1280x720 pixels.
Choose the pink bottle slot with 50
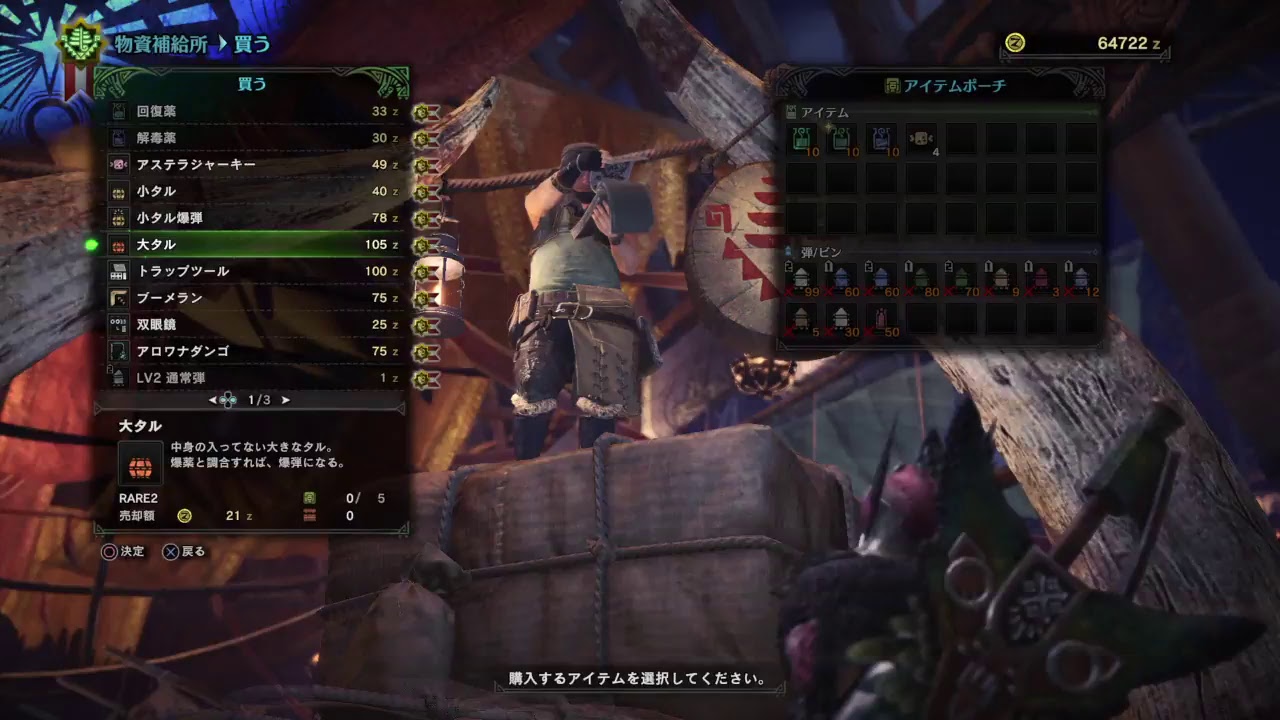[882, 320]
